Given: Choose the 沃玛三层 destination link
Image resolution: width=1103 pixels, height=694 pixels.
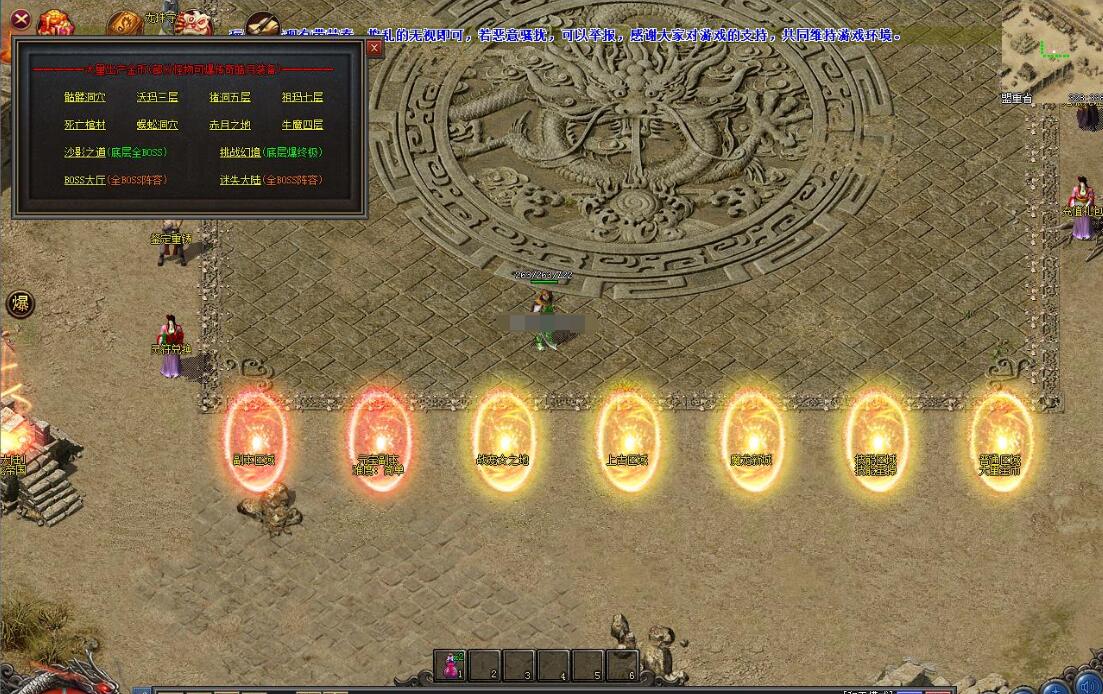Looking at the screenshot, I should click(157, 98).
